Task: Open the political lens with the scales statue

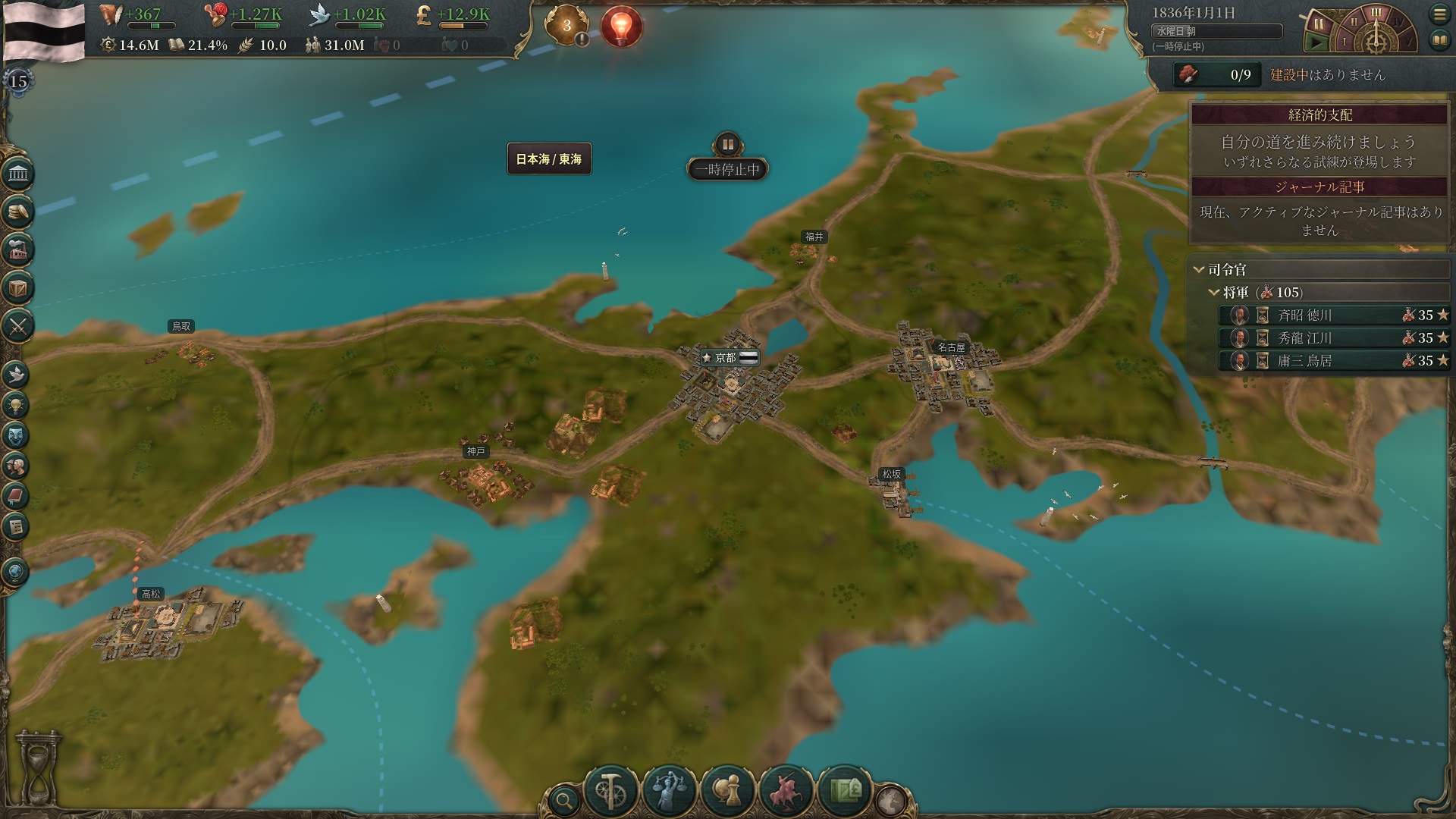Action: [669, 791]
